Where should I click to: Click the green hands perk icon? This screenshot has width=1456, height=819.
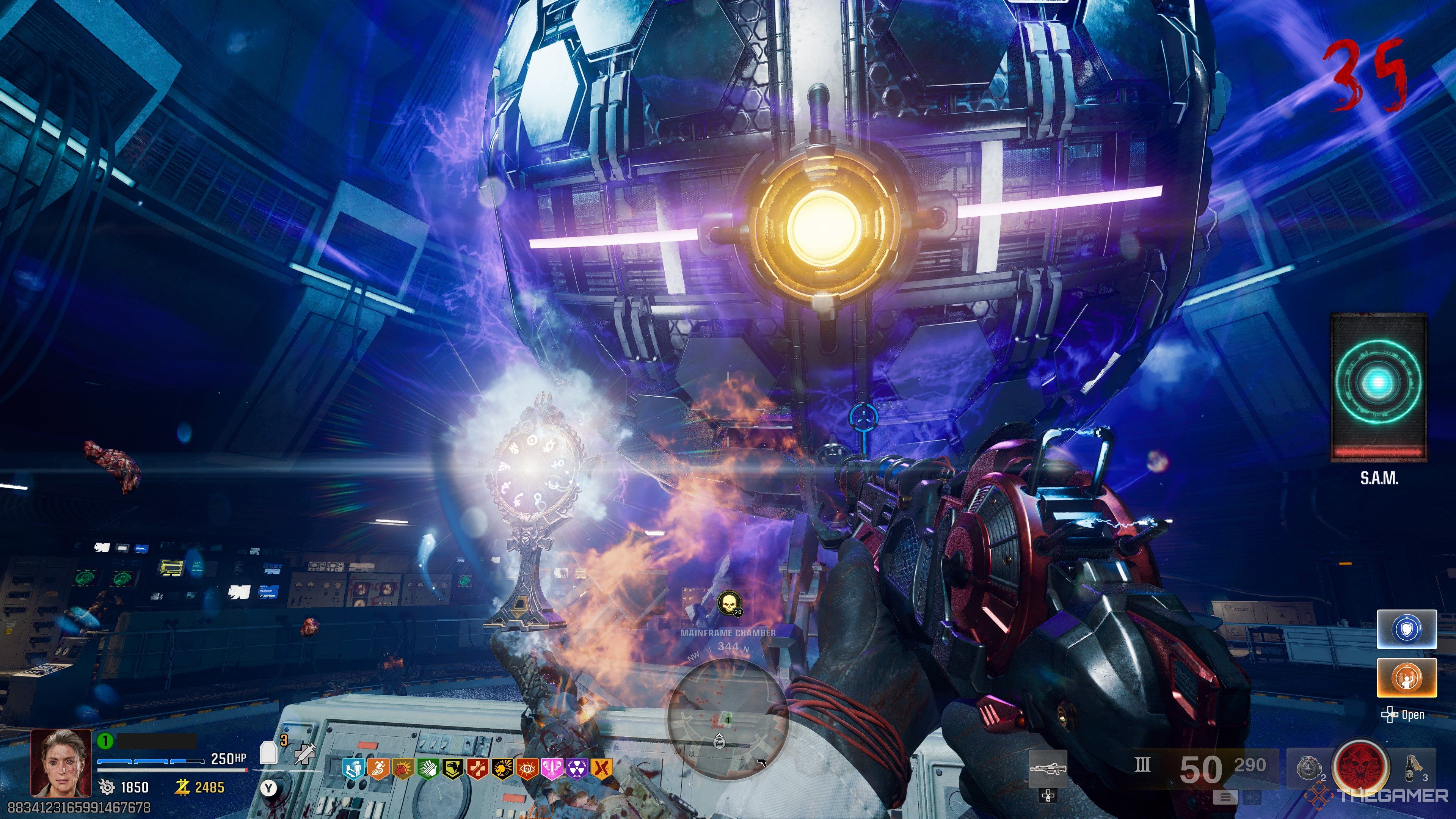pos(428,769)
